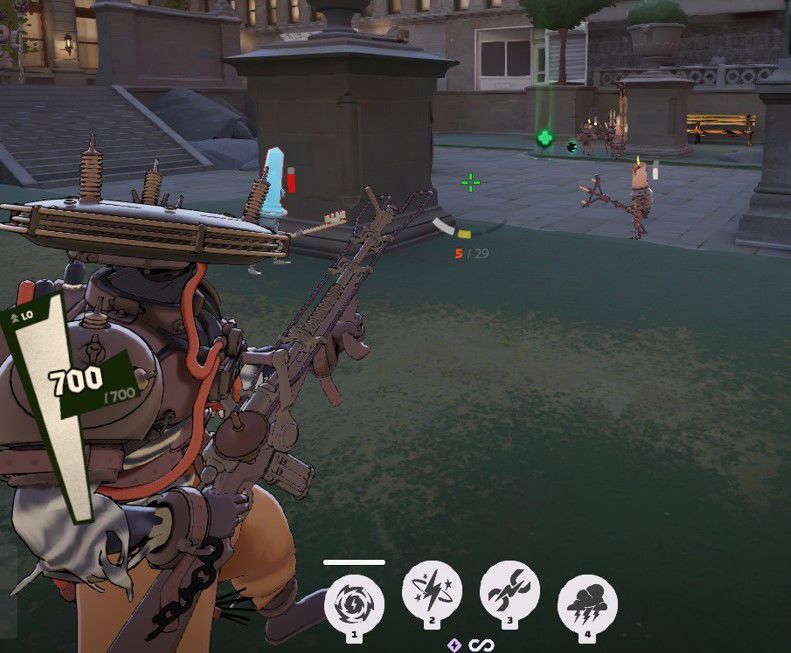This screenshot has width=791, height=653.
Task: Trigger the chain link ability
Action: (x=510, y=591)
